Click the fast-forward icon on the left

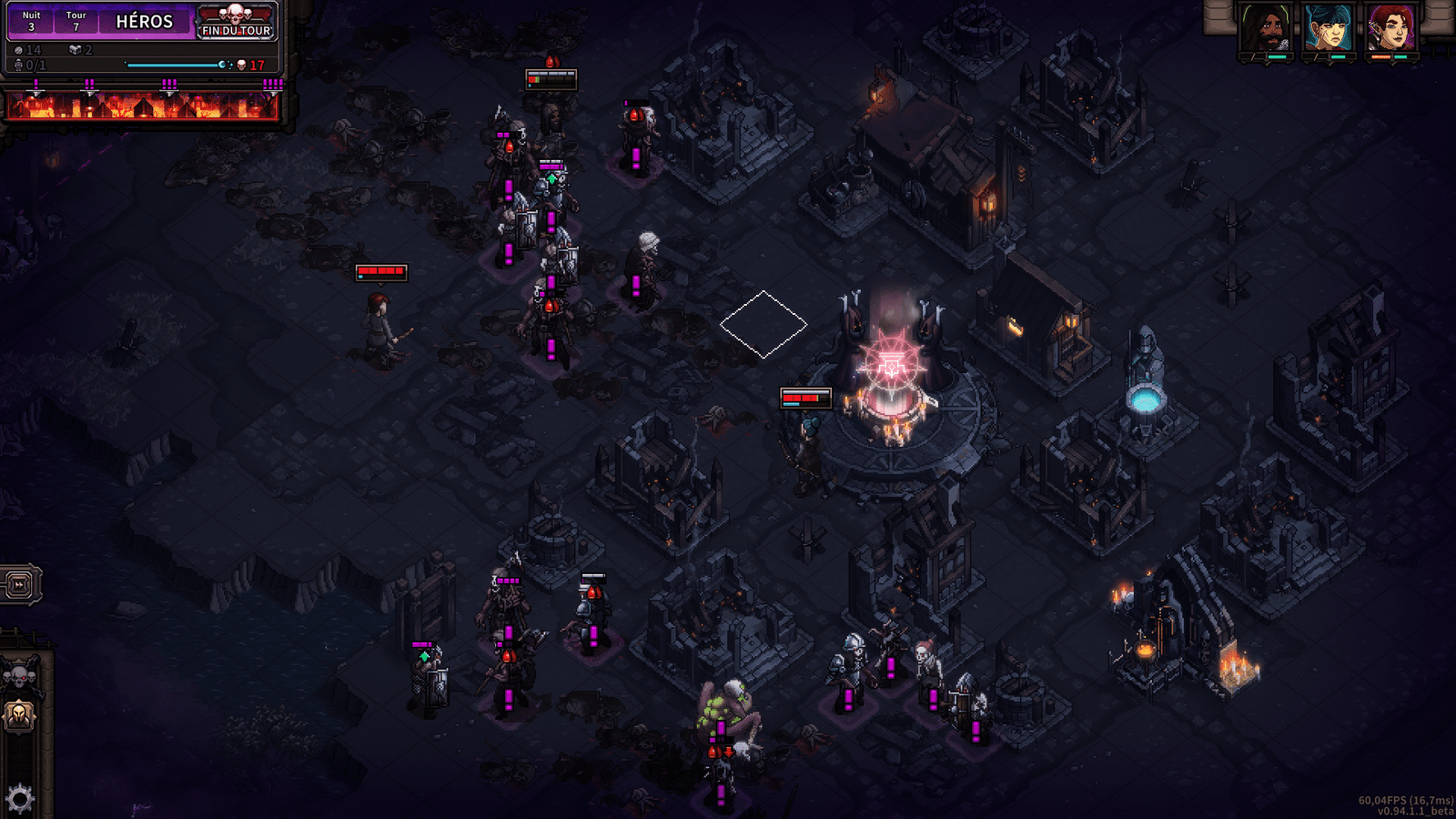[x=18, y=585]
